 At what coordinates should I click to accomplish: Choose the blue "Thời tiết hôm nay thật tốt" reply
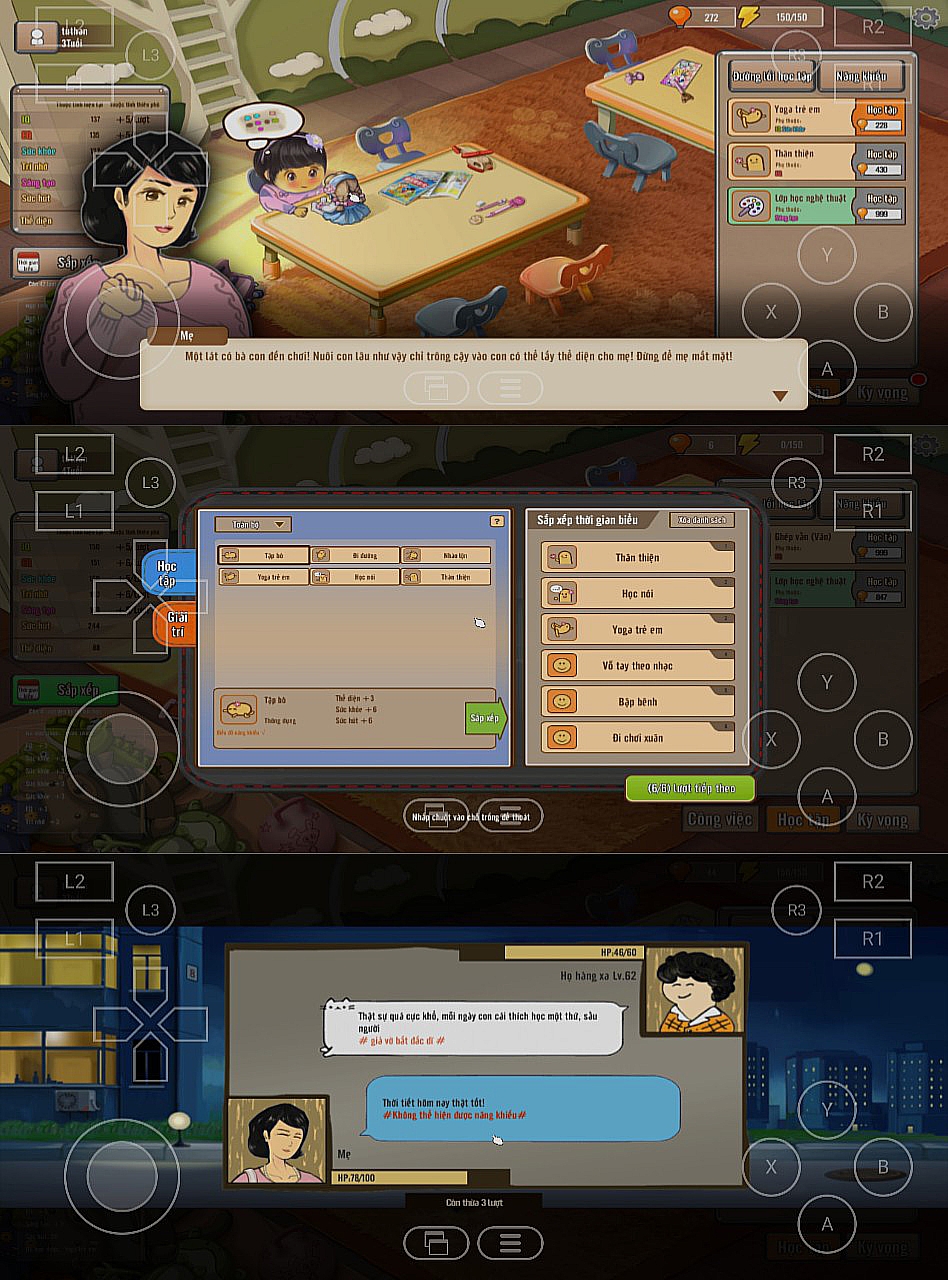[x=522, y=1108]
